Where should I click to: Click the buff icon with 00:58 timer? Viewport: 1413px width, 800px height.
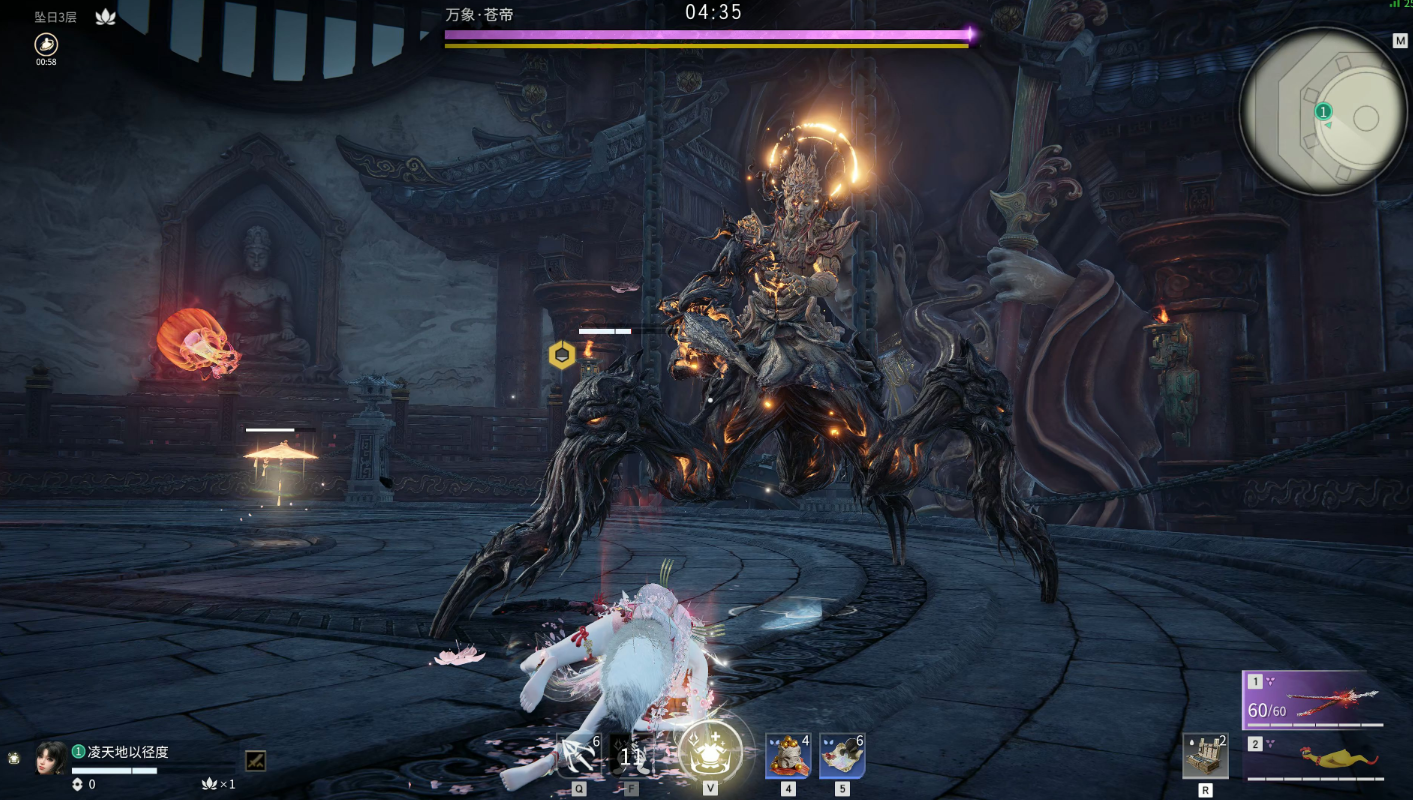click(x=46, y=44)
